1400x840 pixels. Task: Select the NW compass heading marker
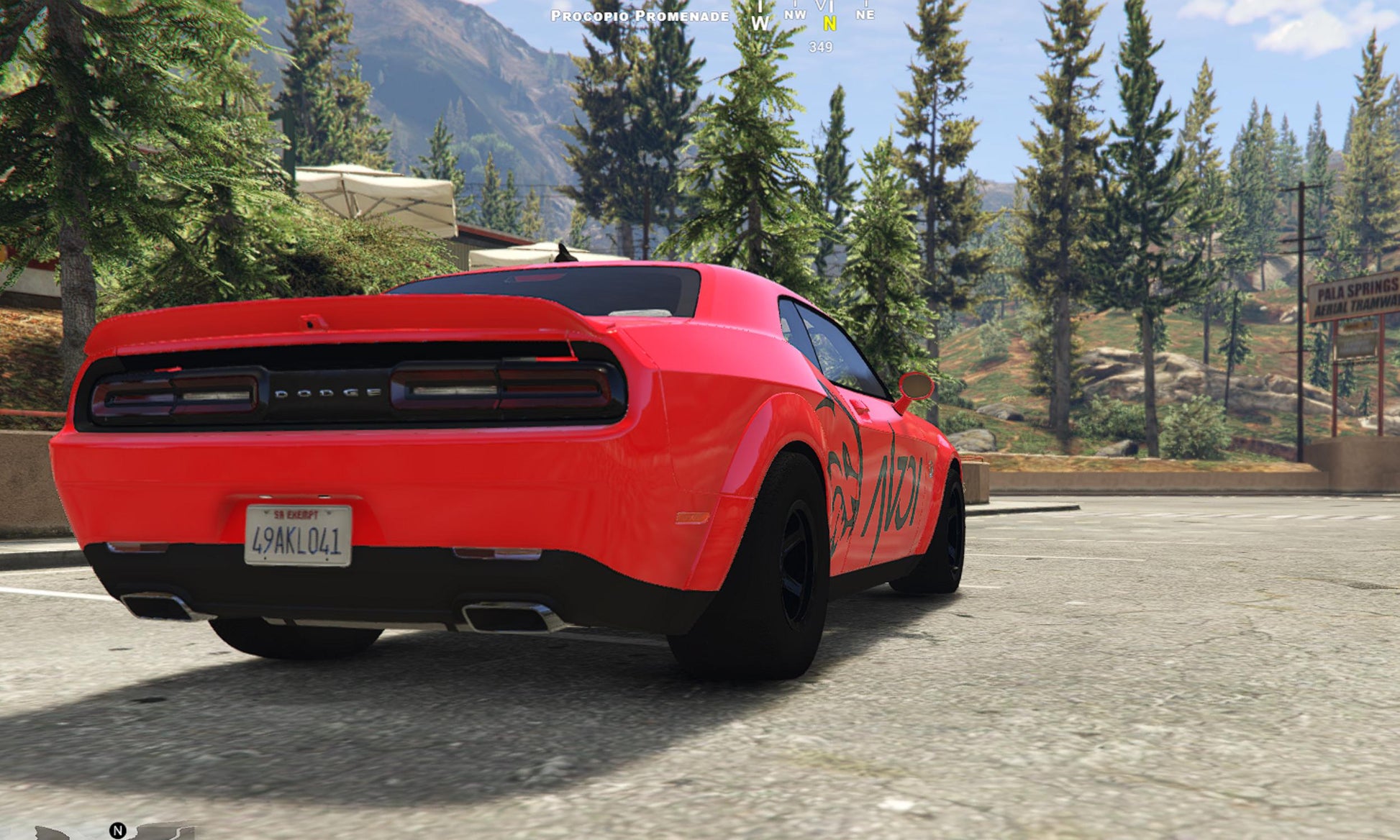pos(795,14)
